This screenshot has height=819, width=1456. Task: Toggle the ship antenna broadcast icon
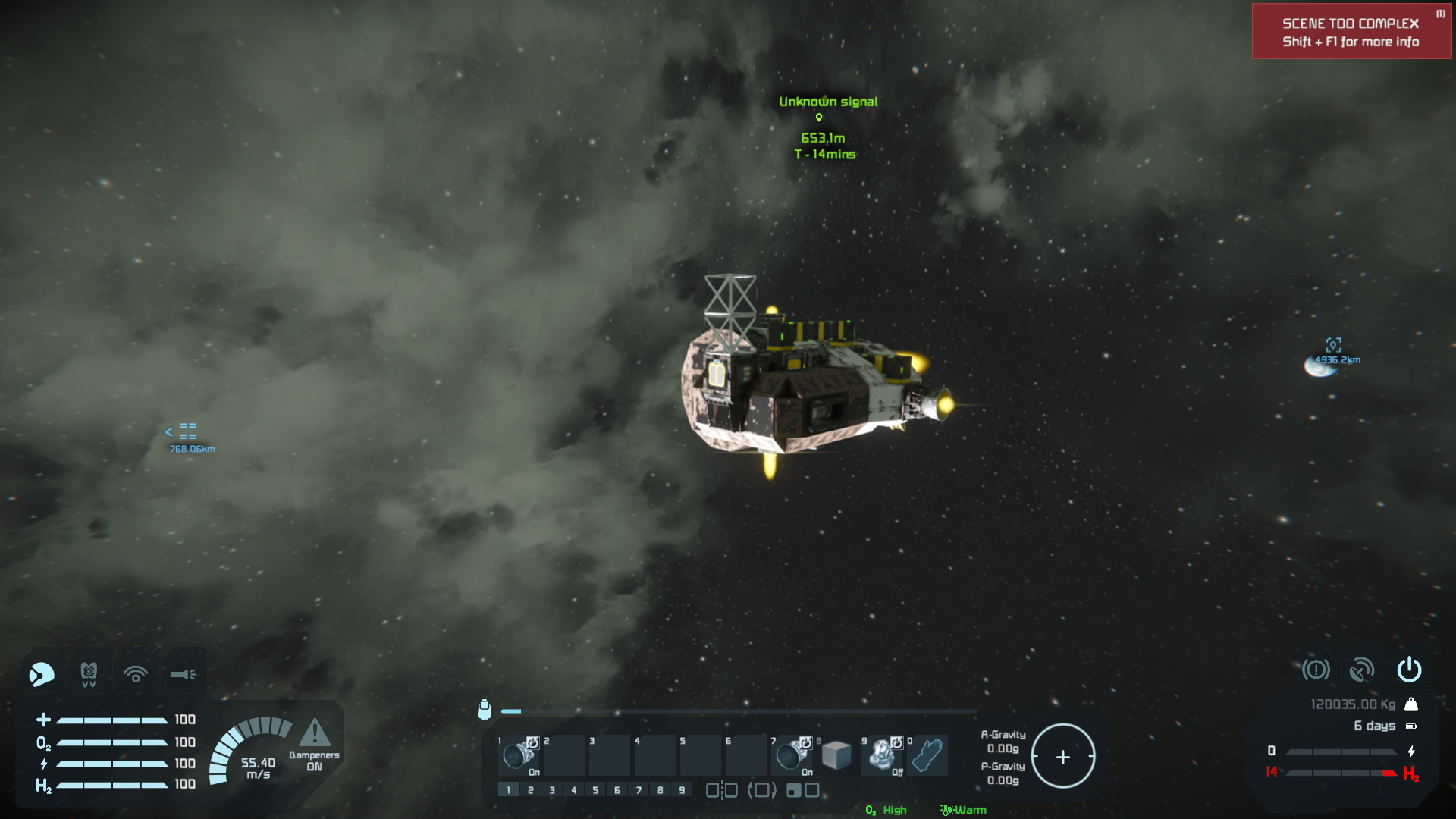(x=1362, y=670)
